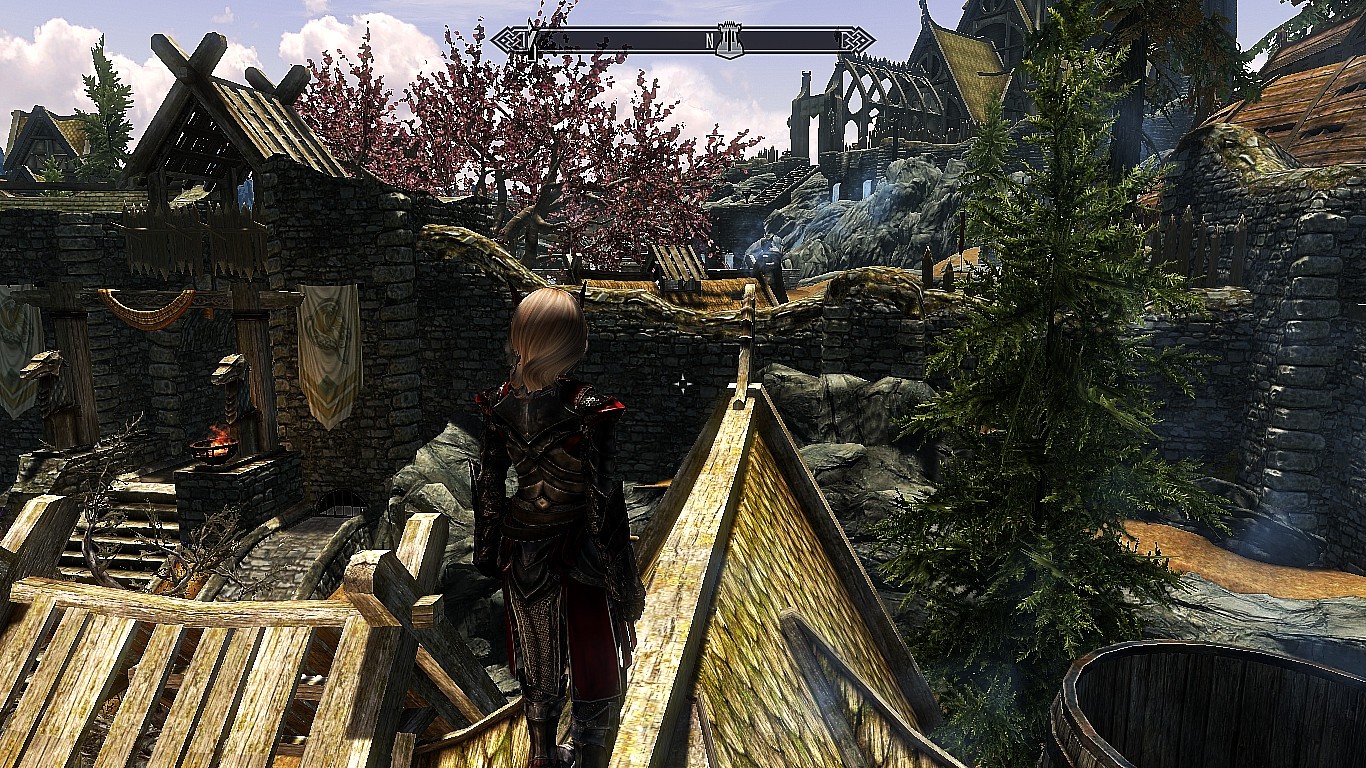Click the compass bar at the top
This screenshot has width=1366, height=768.
(620, 41)
